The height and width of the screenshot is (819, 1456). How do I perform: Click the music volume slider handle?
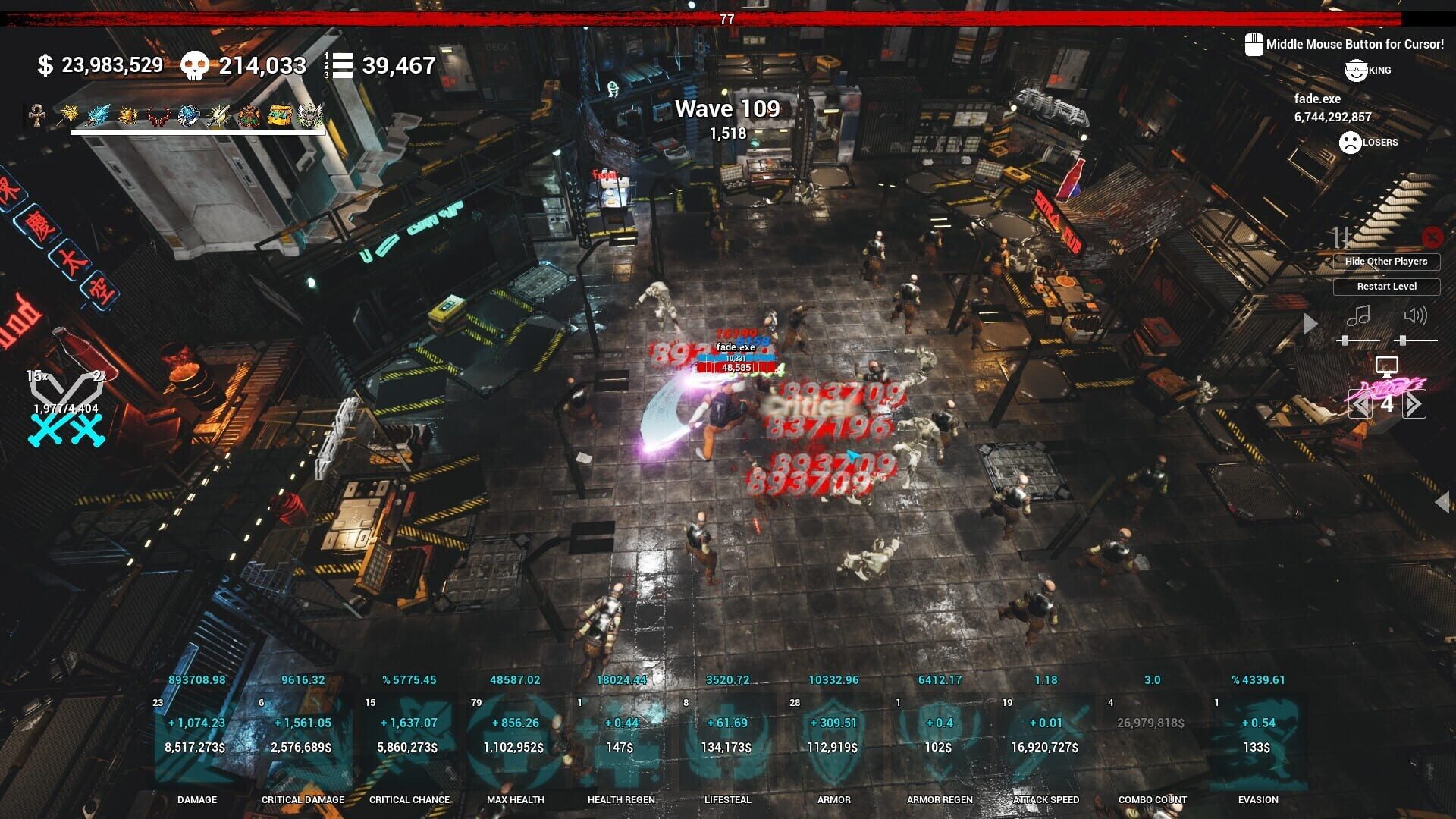pos(1345,340)
